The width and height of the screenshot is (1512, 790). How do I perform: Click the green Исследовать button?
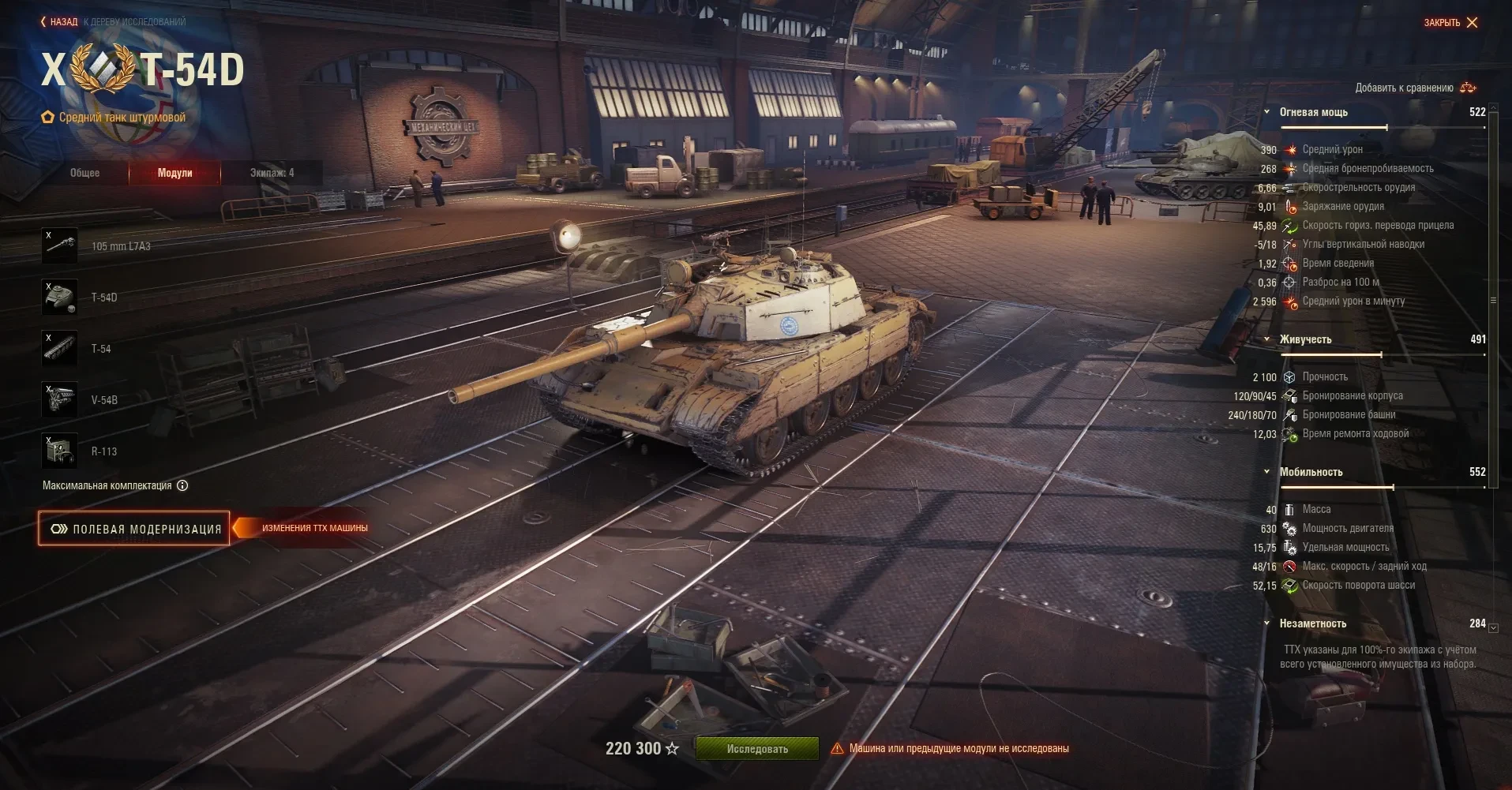pos(756,748)
